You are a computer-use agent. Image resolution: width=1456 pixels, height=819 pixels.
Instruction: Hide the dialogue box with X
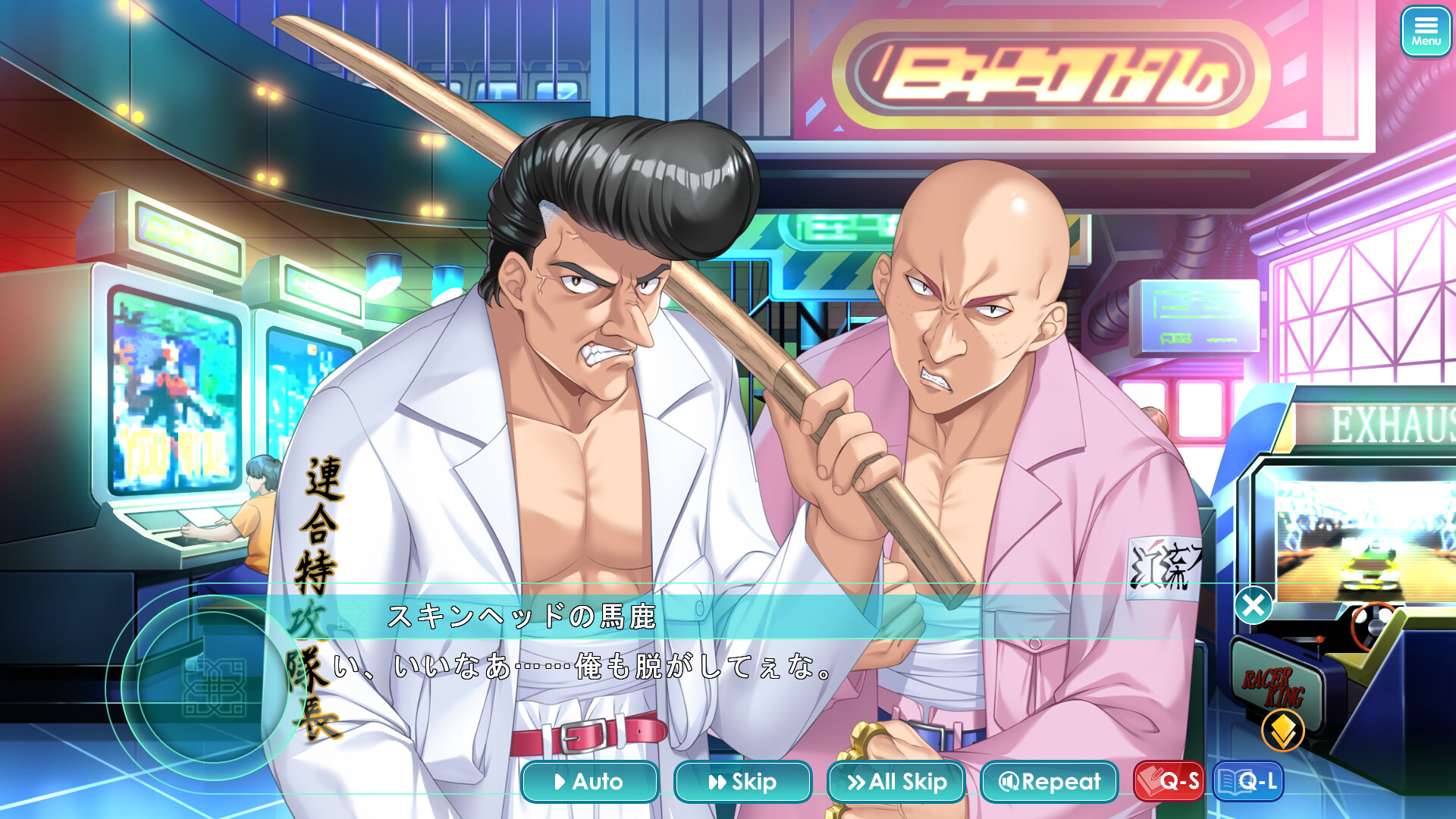pyautogui.click(x=1253, y=605)
